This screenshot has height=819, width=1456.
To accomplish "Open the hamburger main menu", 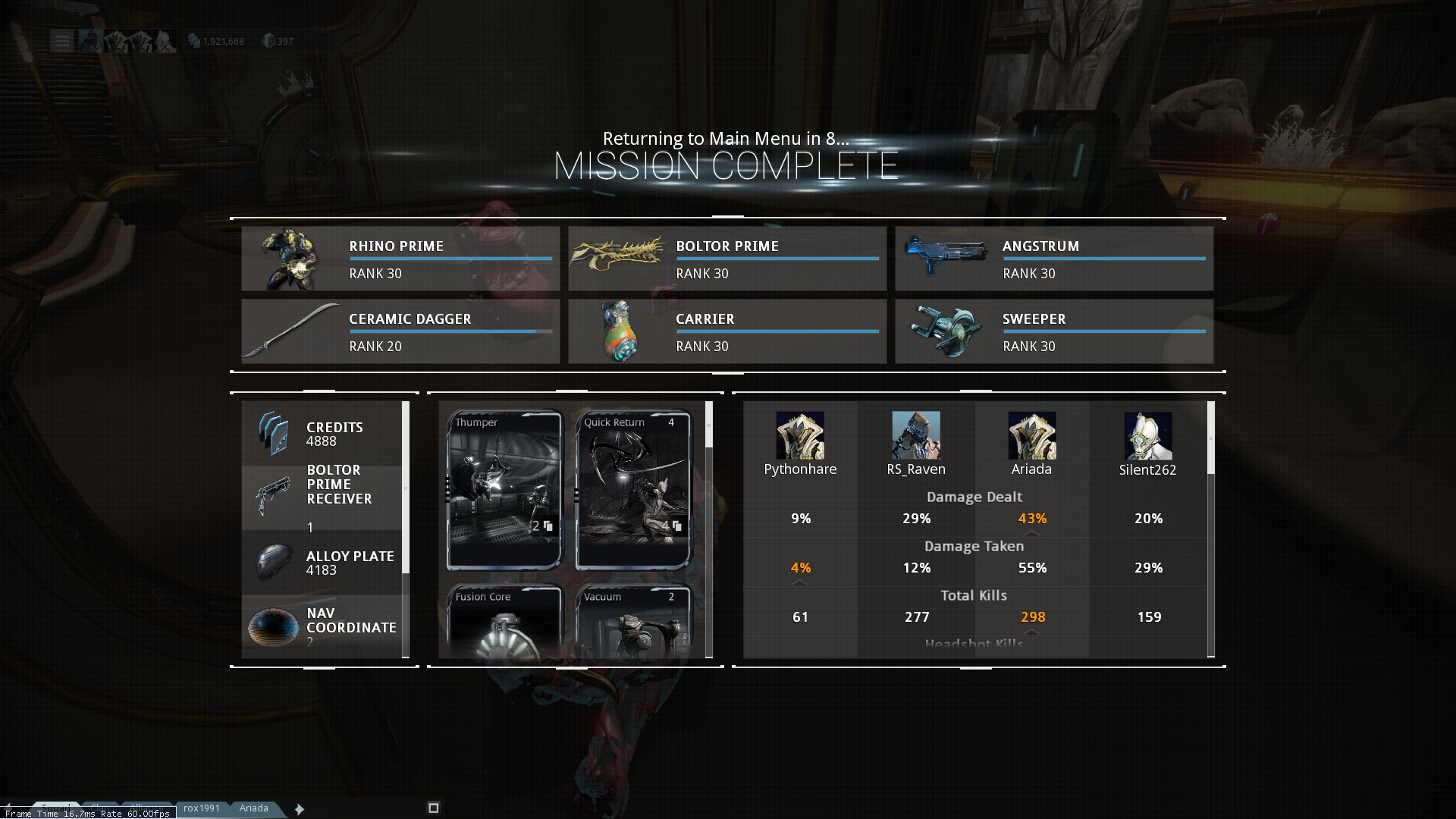I will 61,41.
